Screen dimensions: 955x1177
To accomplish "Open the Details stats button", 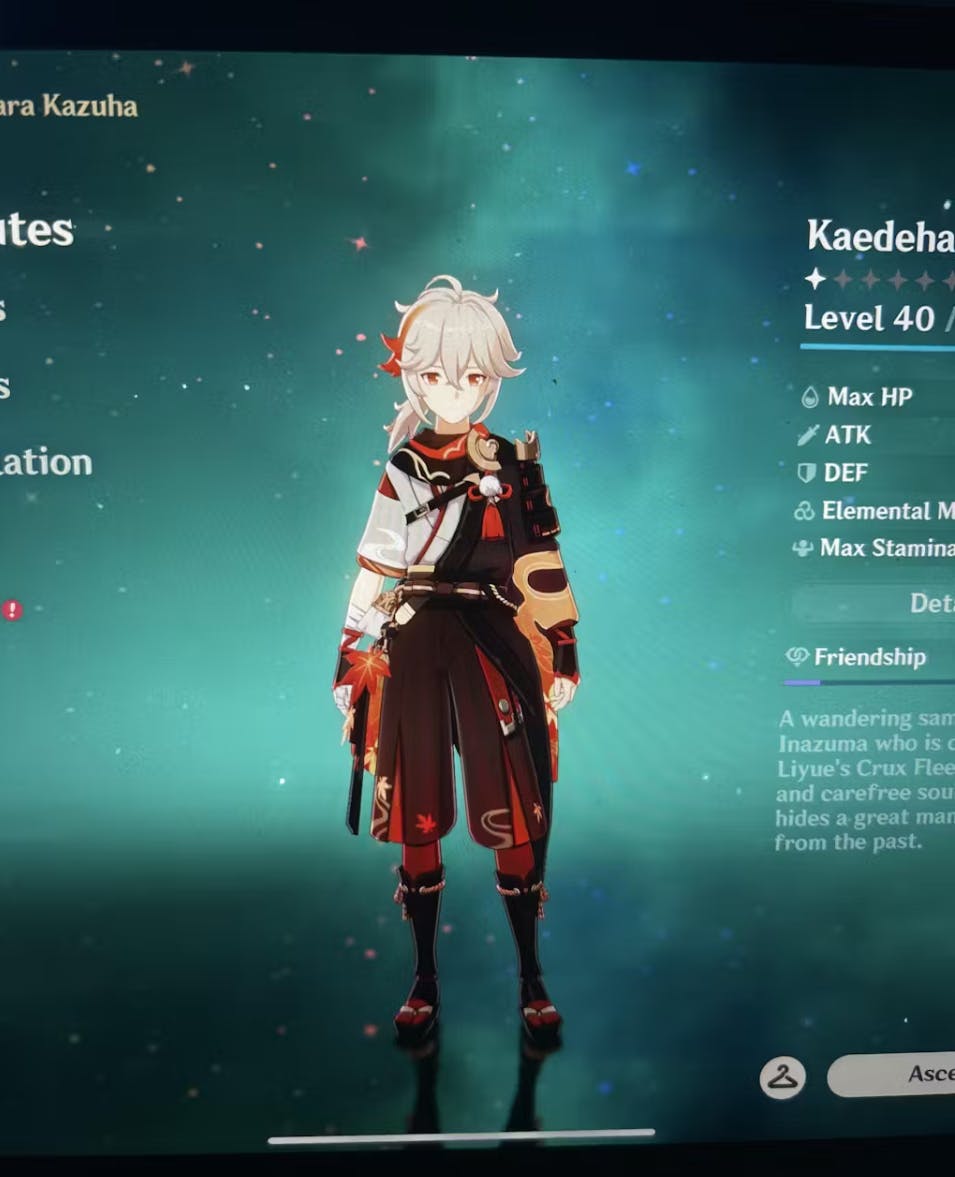I will point(898,603).
